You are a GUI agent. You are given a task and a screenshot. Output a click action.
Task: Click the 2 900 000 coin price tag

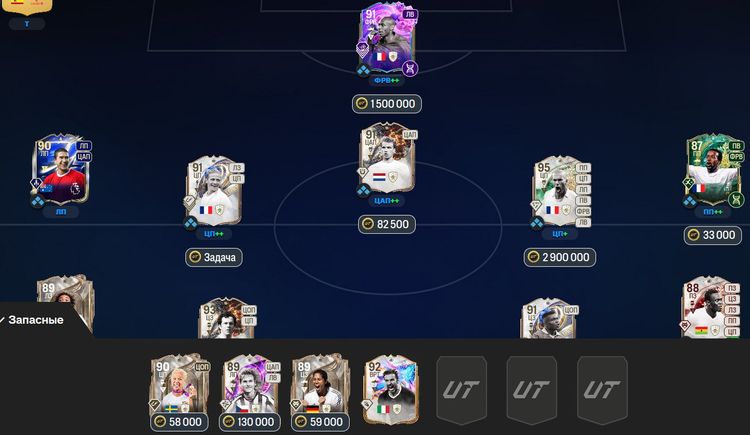pyautogui.click(x=560, y=257)
